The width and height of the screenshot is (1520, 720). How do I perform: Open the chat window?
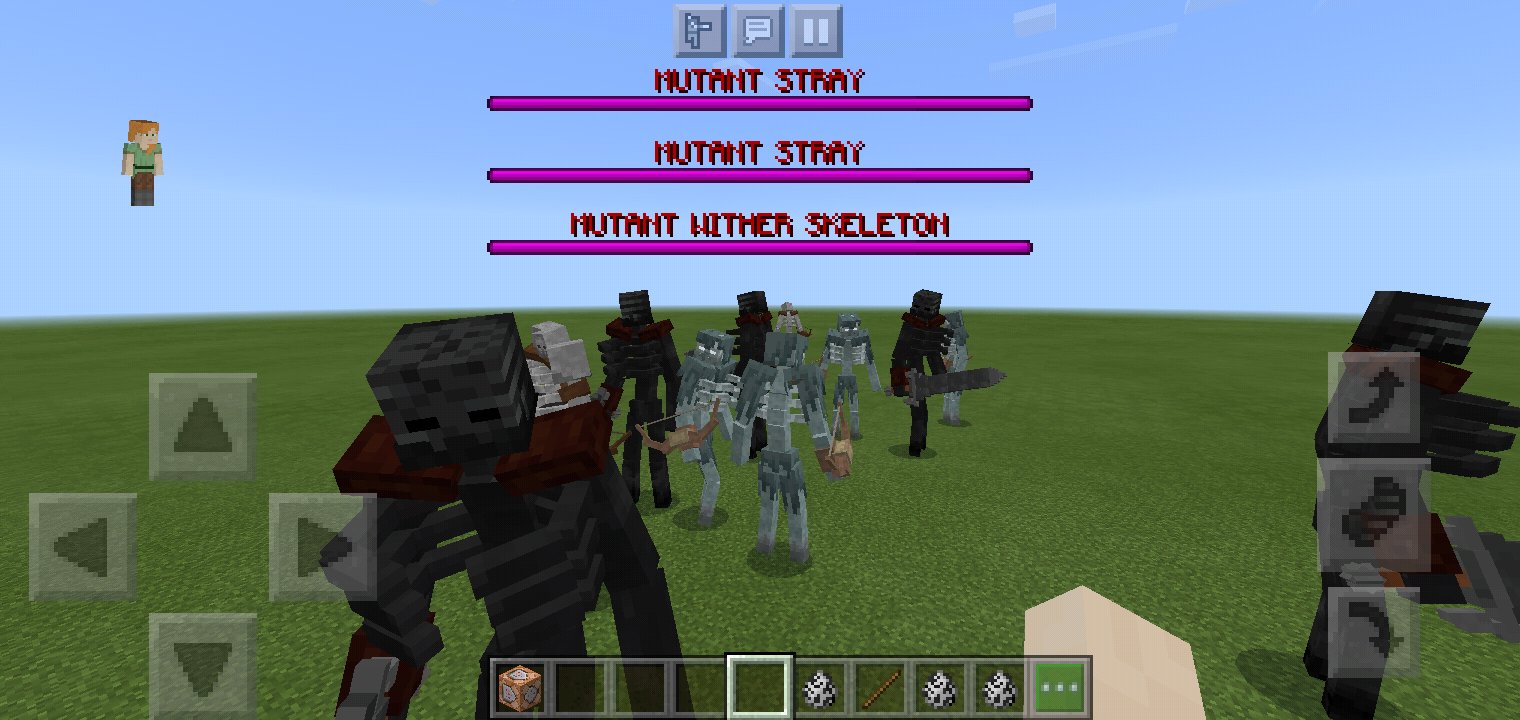(761, 30)
